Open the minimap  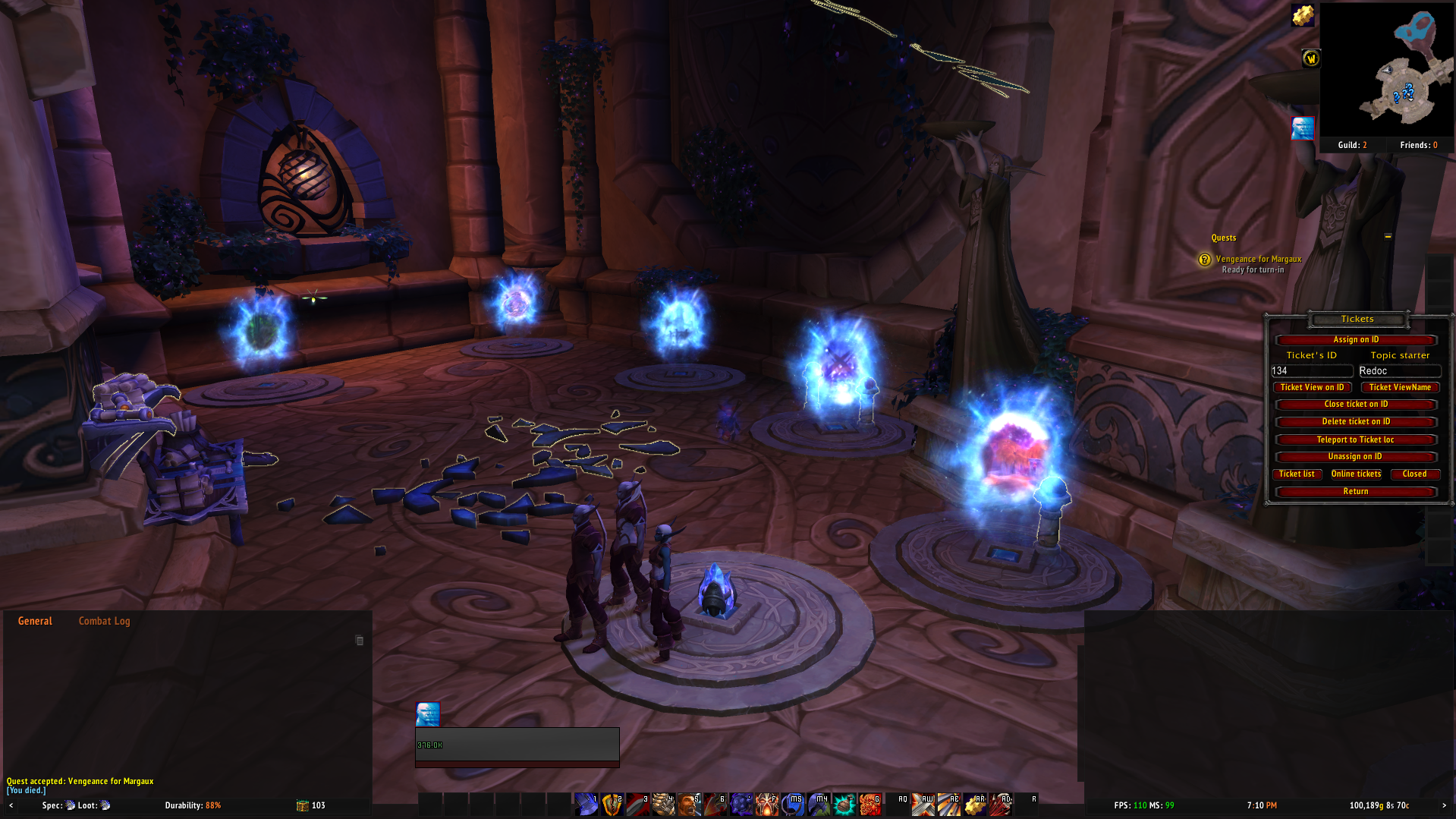coord(1387,70)
